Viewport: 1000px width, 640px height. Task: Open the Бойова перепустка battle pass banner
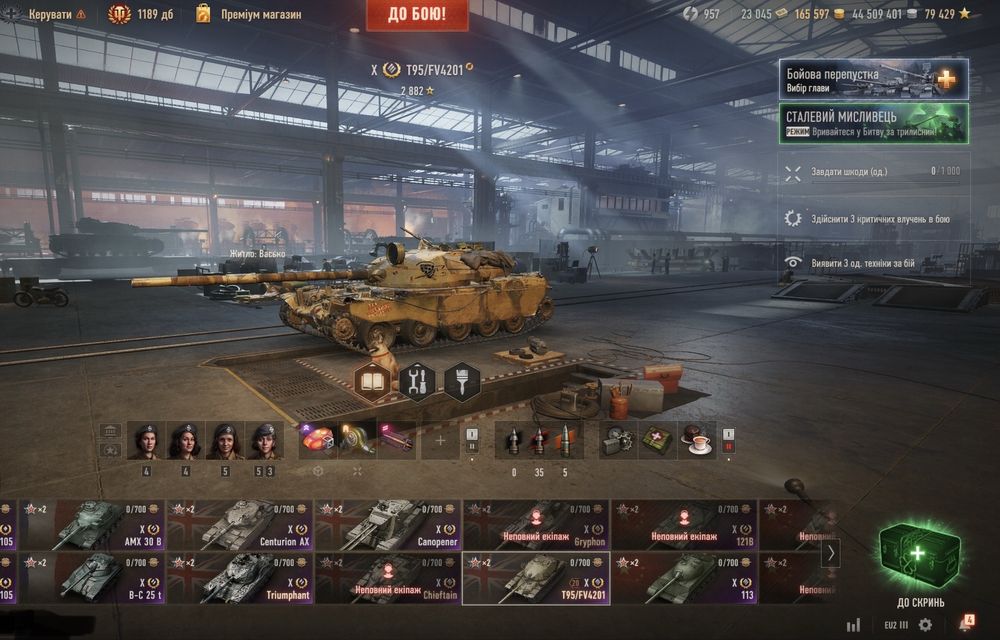coord(873,79)
